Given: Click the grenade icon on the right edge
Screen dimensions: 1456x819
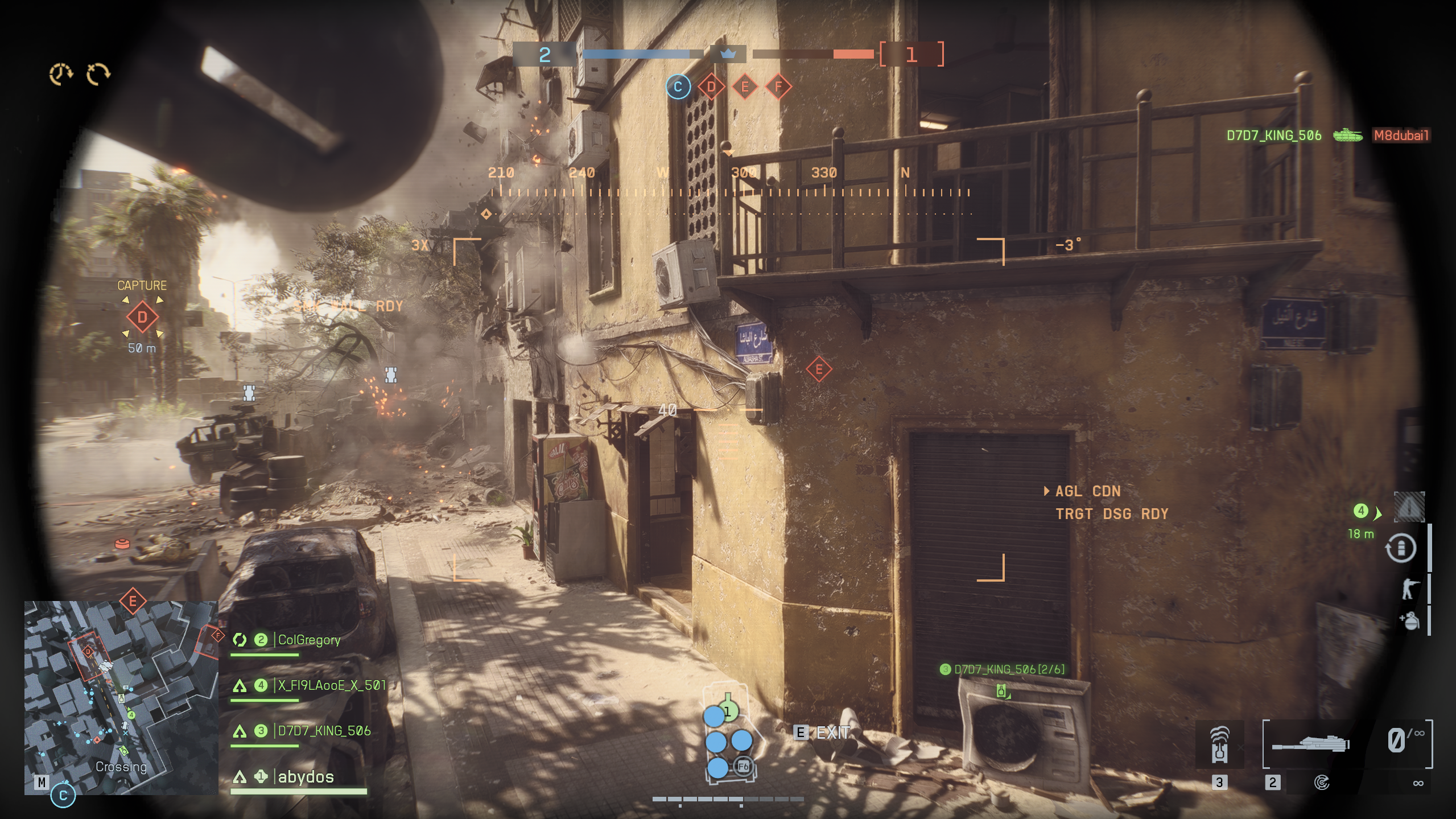Looking at the screenshot, I should (1409, 620).
